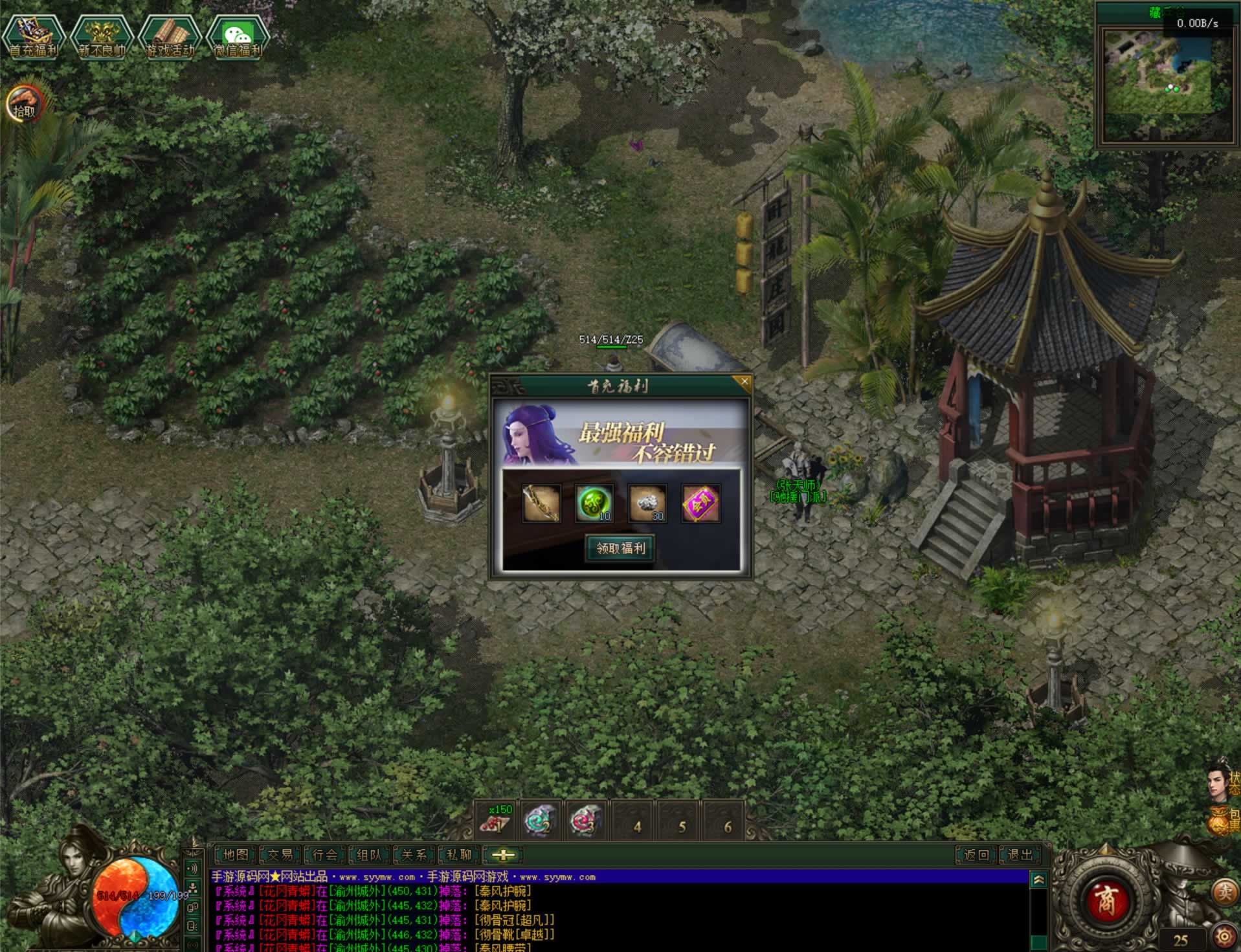
Task: Select the golden weapon reward item
Action: pos(541,503)
